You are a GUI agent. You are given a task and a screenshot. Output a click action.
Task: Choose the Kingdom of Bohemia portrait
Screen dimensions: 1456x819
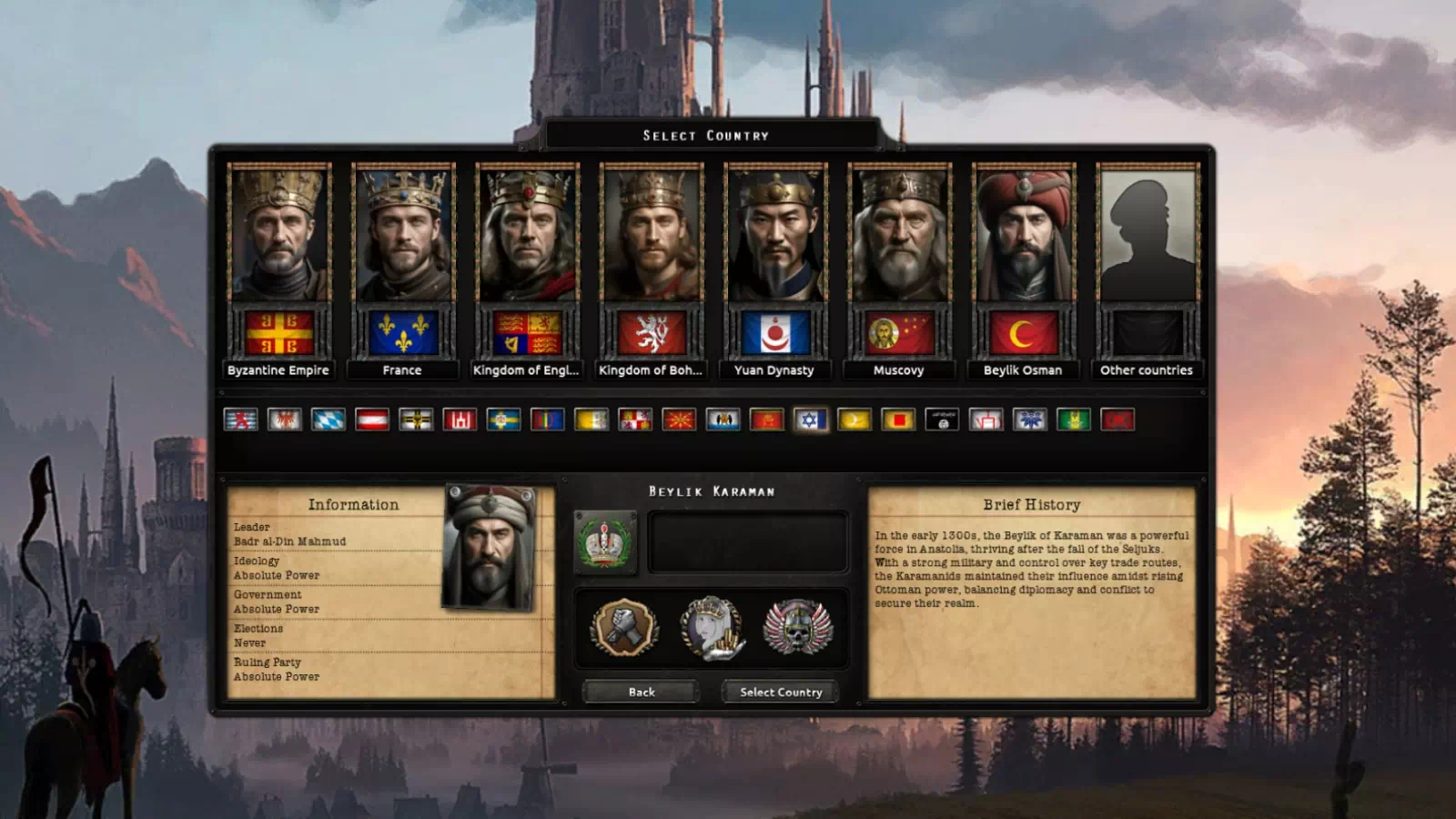click(651, 235)
